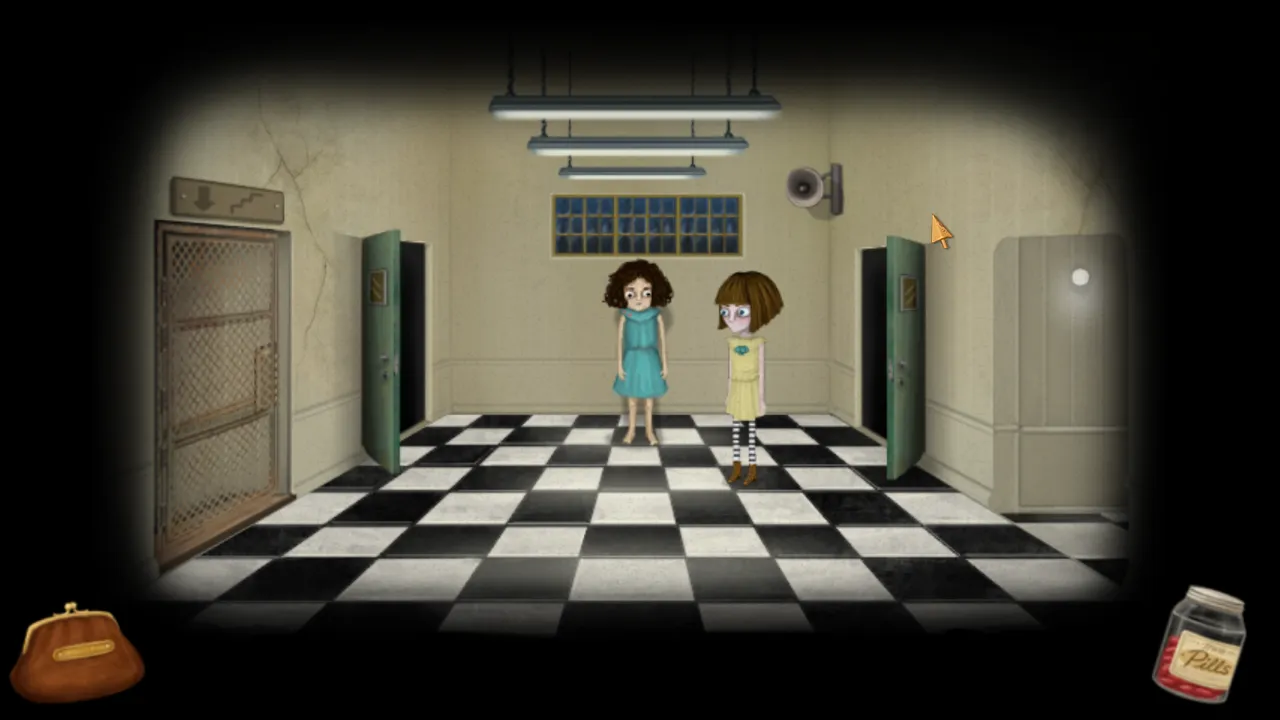Expand the barred window above the girls
Screen dimensions: 1280x720
647,222
